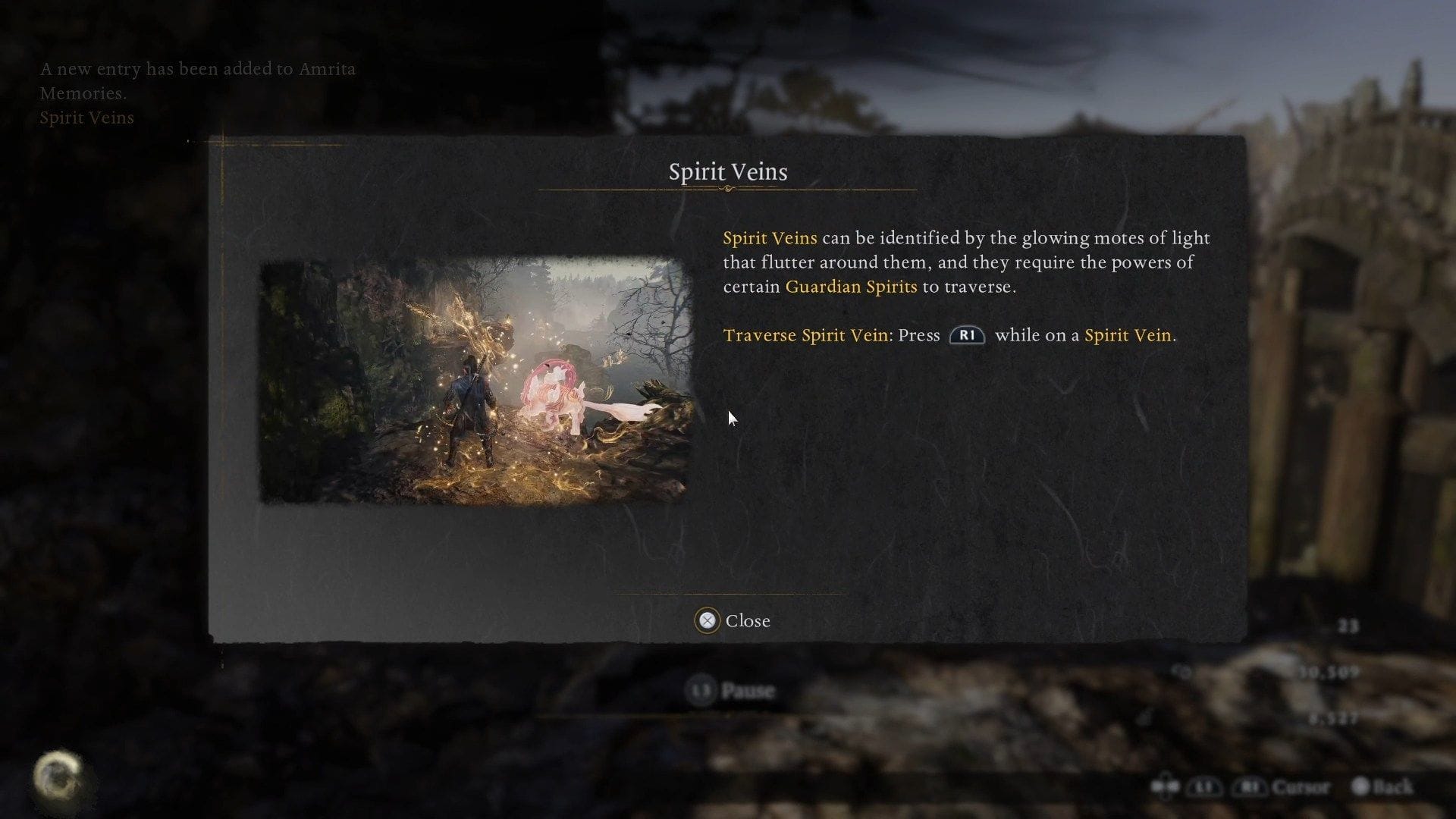This screenshot has height=819, width=1456.
Task: Select the Circle button icon beside Back
Action: [1362, 786]
